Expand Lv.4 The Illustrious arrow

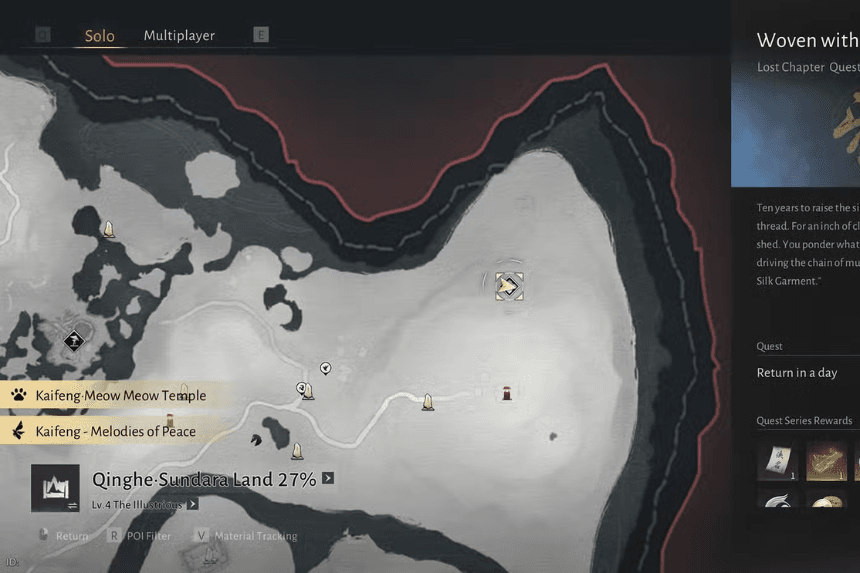(194, 505)
